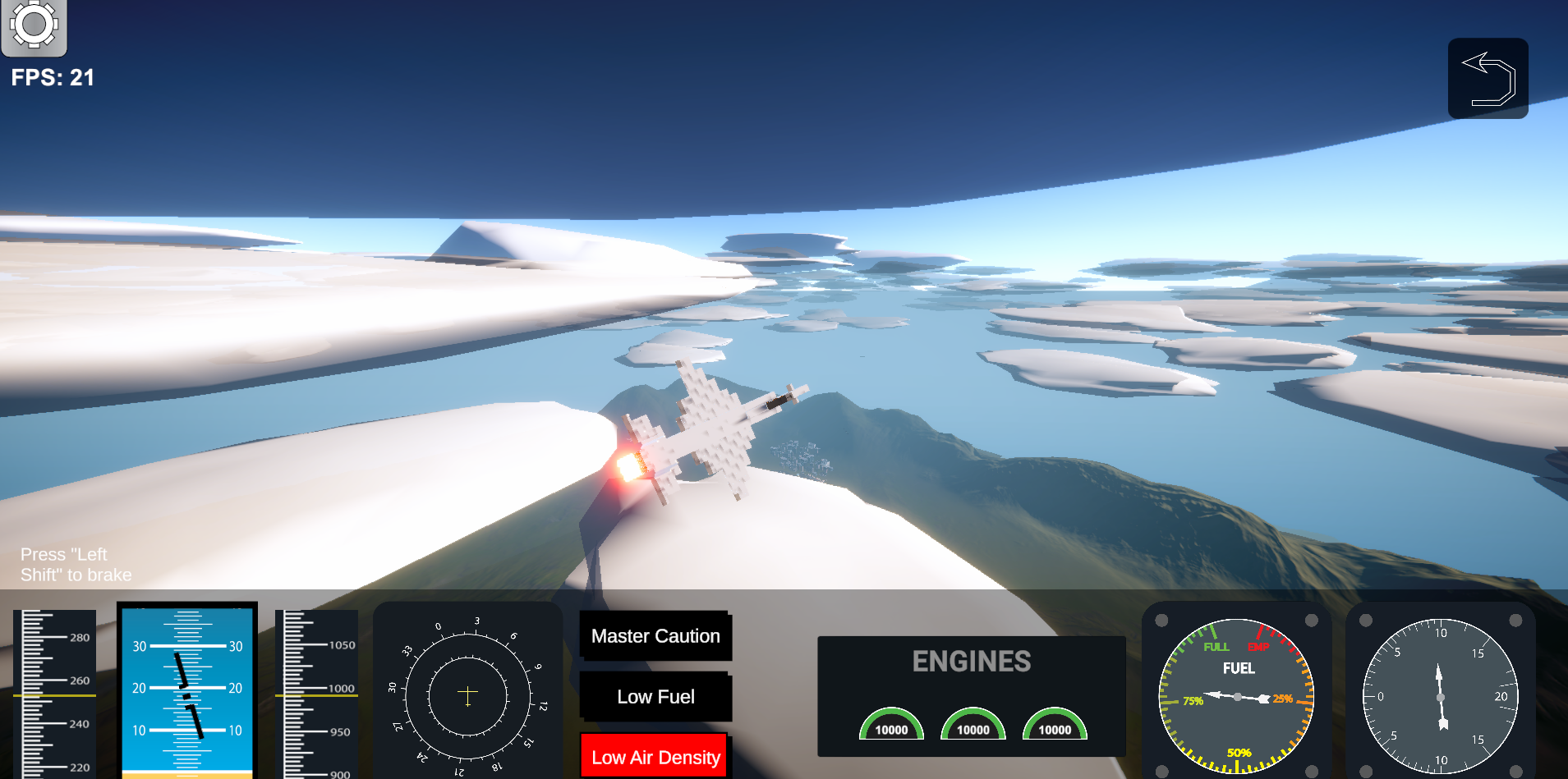1568x779 pixels.
Task: Open the third engine RPM gauge
Action: [x=1054, y=722]
